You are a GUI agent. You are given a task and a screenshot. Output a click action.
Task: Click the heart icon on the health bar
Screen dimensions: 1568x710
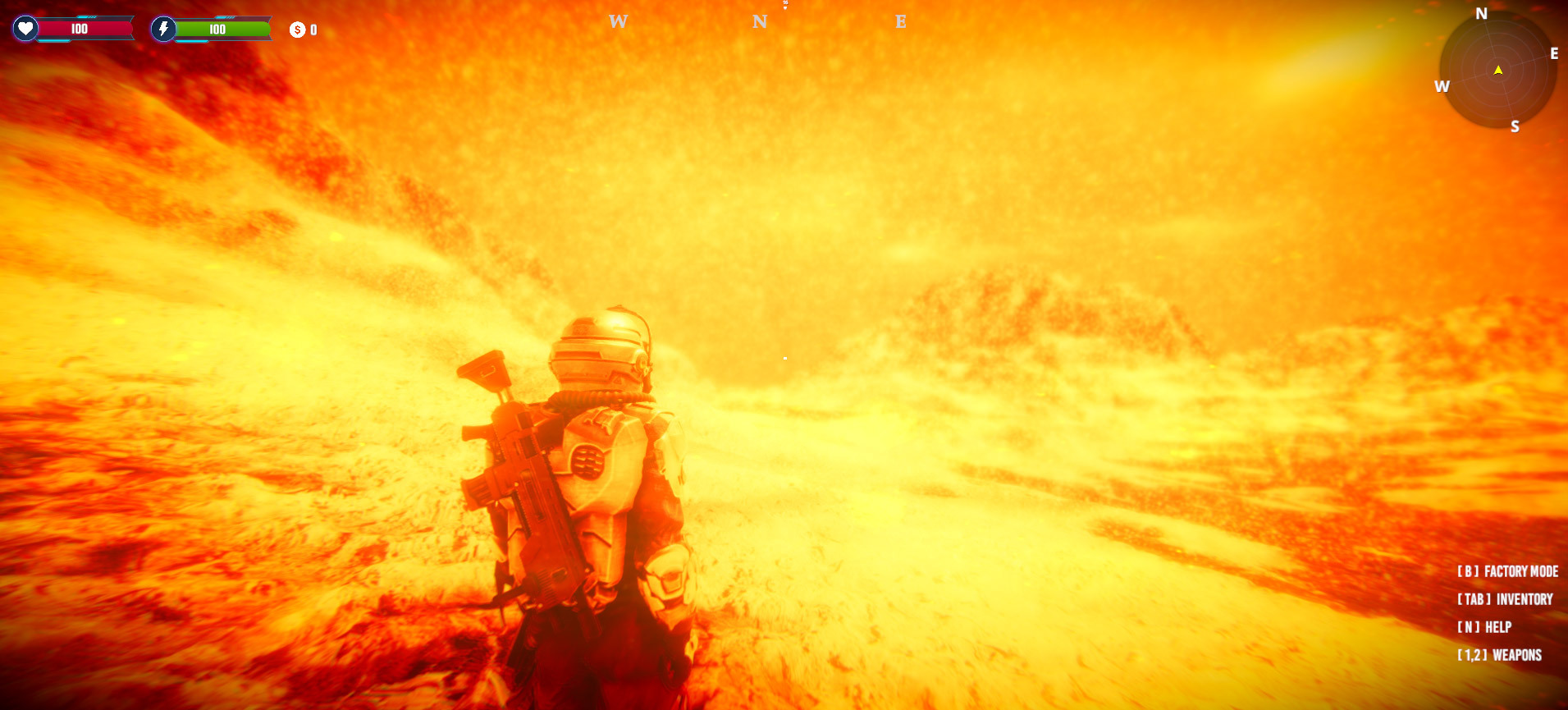25,27
